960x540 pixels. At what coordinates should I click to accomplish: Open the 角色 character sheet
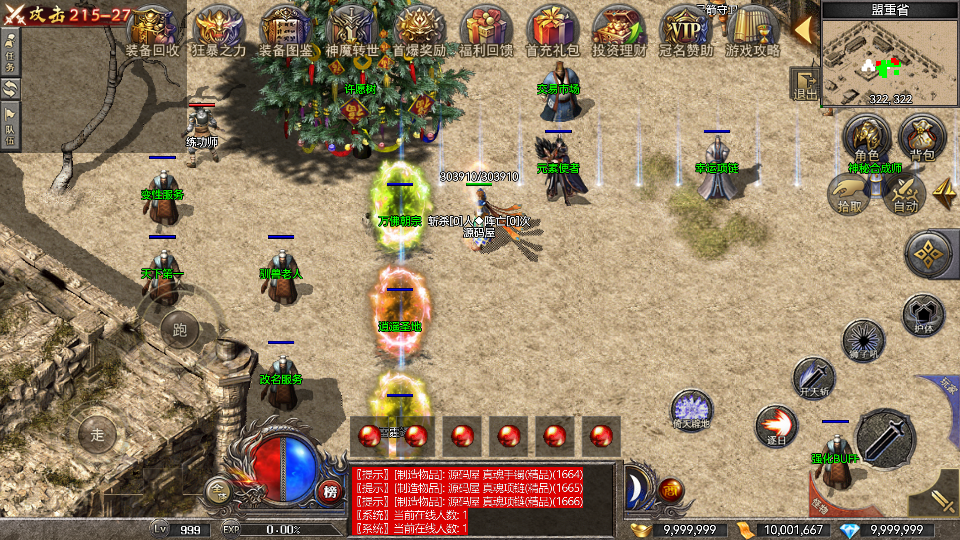point(866,137)
